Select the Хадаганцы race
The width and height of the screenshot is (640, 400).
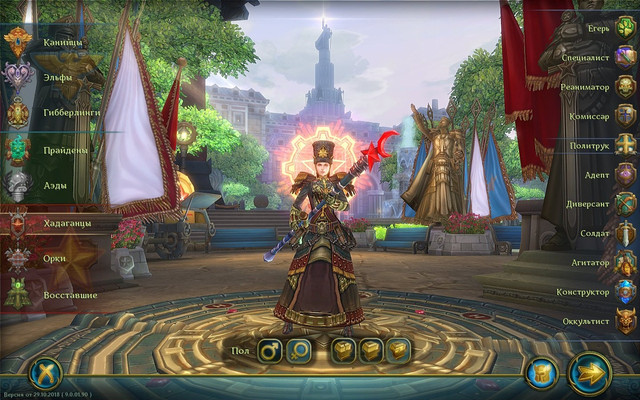(20, 222)
